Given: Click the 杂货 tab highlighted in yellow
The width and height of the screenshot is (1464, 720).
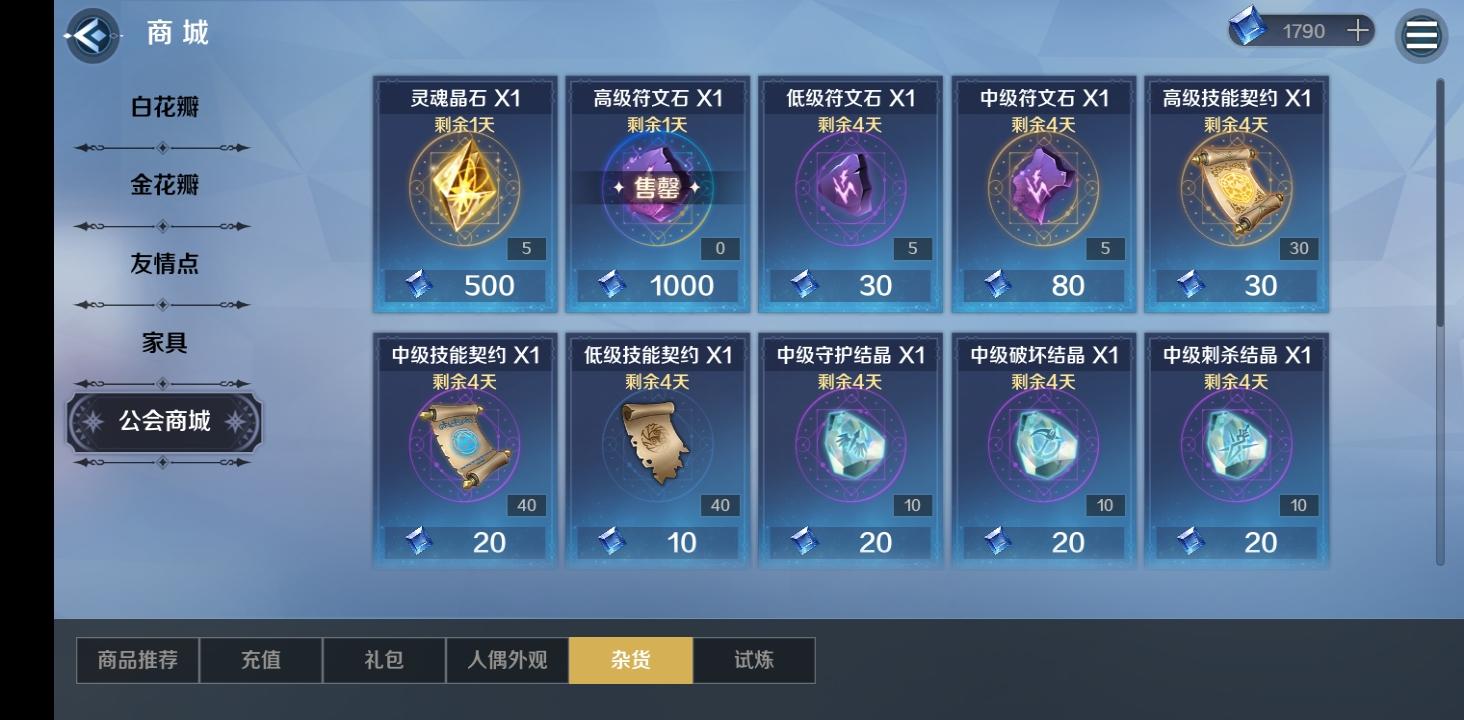Looking at the screenshot, I should tap(631, 660).
